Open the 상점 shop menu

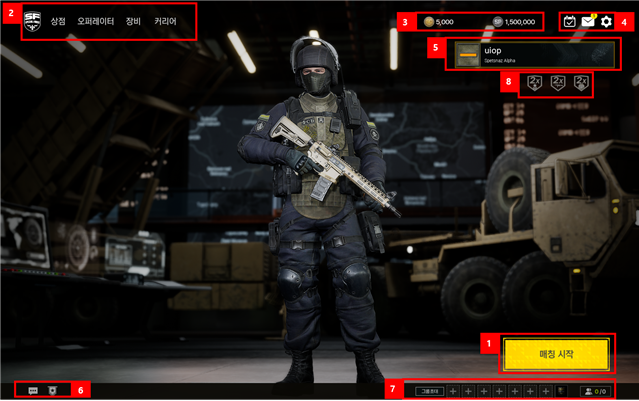click(58, 21)
